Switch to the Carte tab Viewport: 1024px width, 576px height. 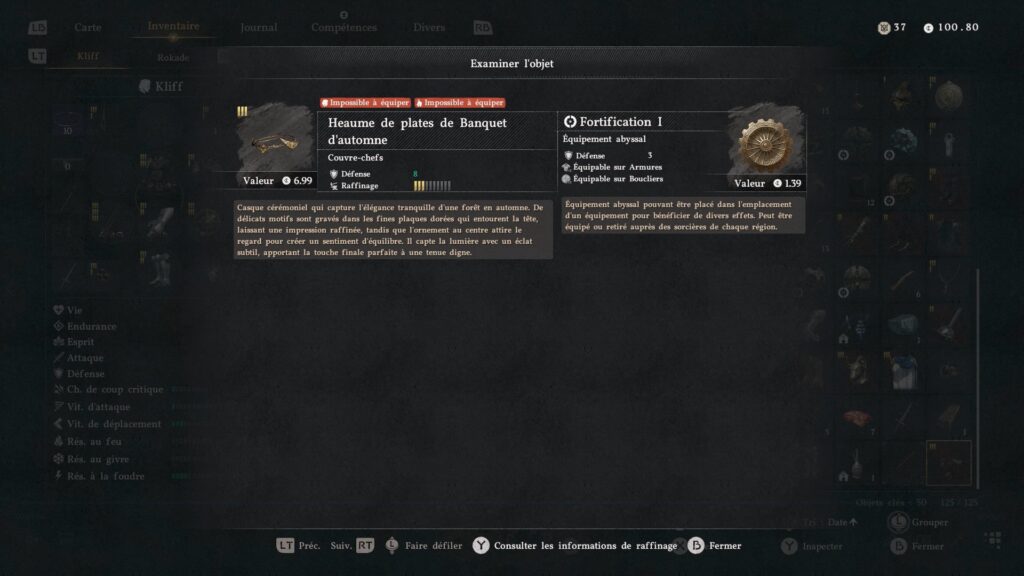click(88, 27)
